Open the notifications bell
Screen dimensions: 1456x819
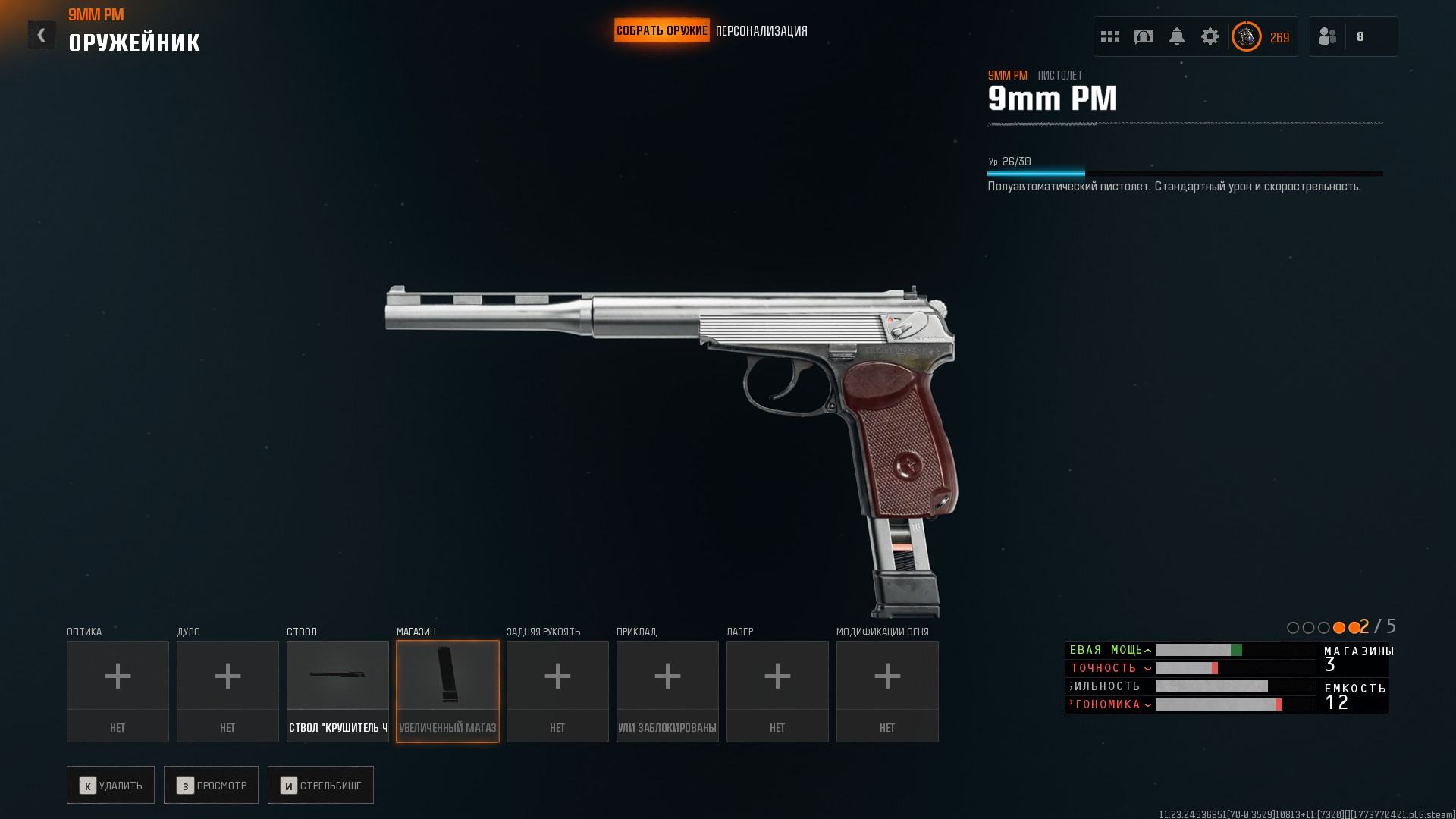1177,36
